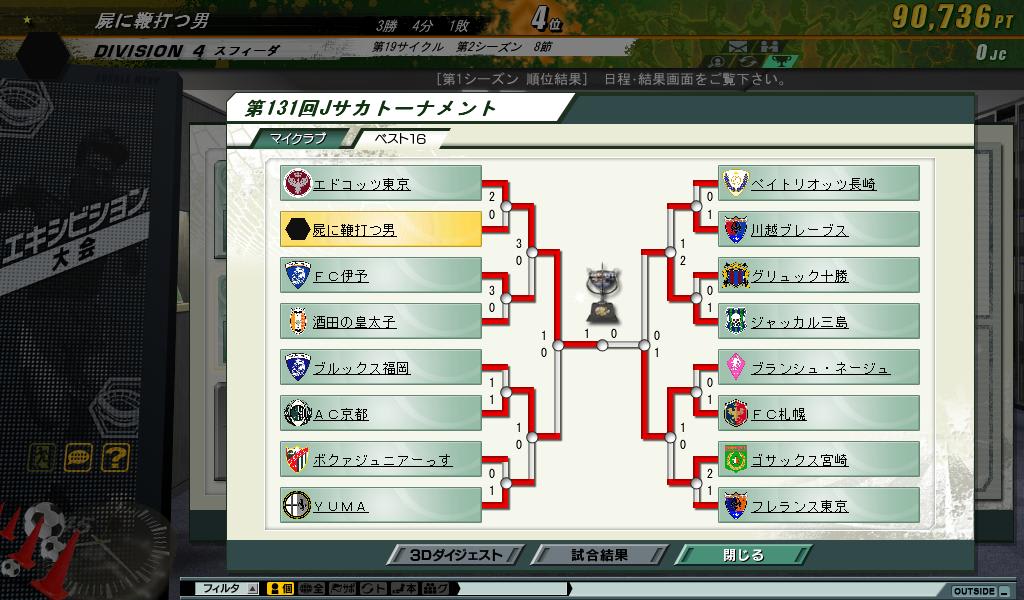Viewport: 1024px width, 600px height.
Task: Select the ベスト16 tab
Action: pos(399,138)
